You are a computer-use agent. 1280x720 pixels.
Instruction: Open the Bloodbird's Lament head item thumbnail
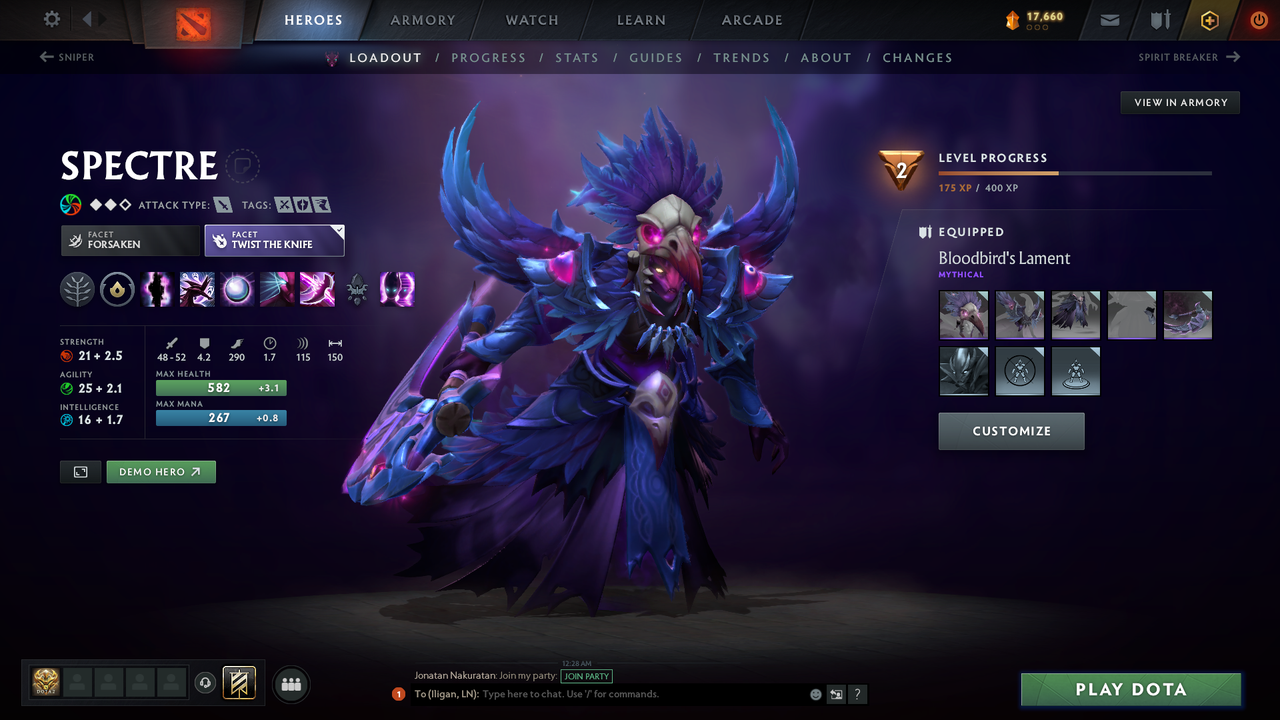pyautogui.click(x=963, y=314)
